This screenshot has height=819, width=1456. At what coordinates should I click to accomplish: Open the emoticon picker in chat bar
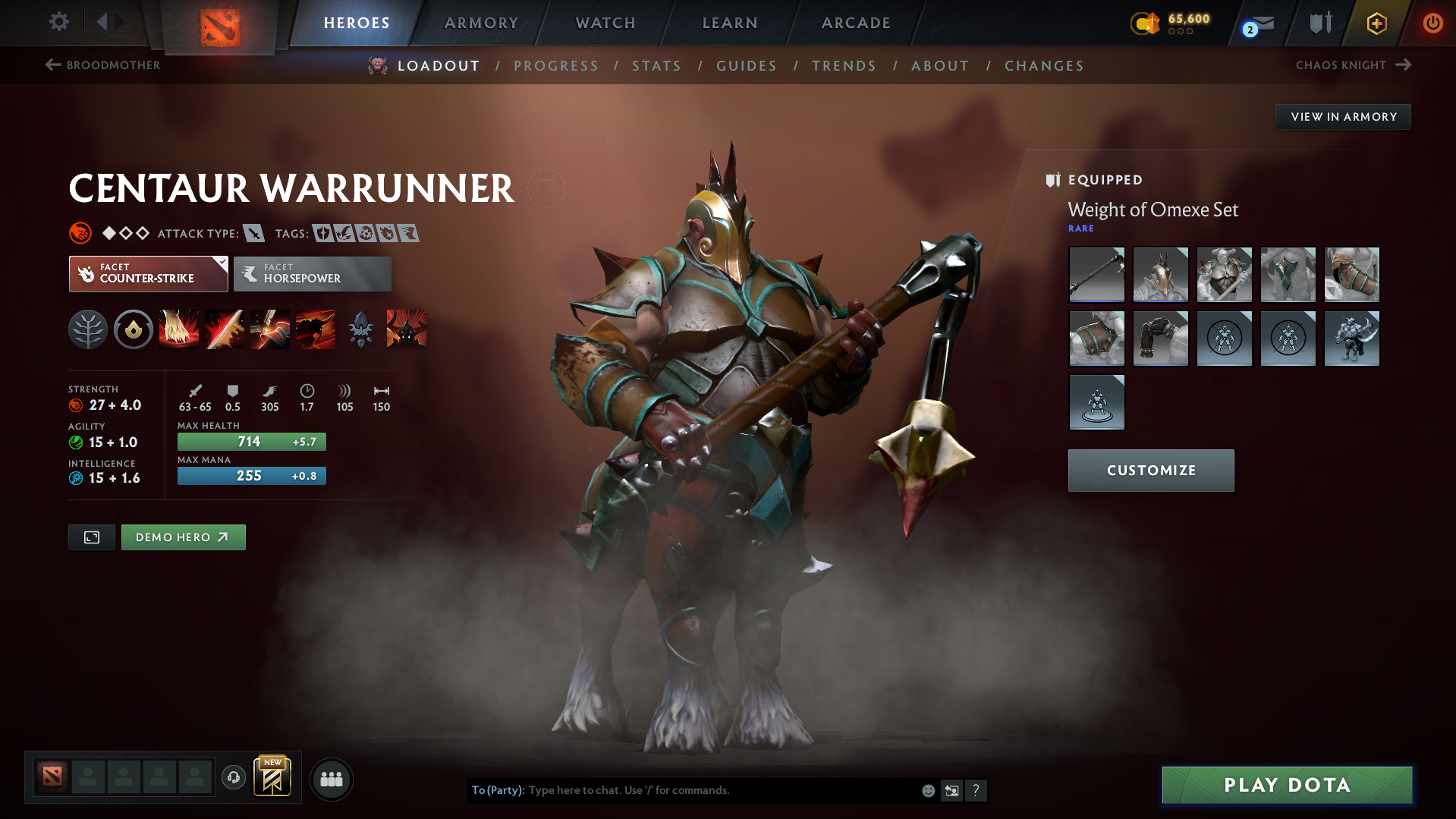pos(928,790)
